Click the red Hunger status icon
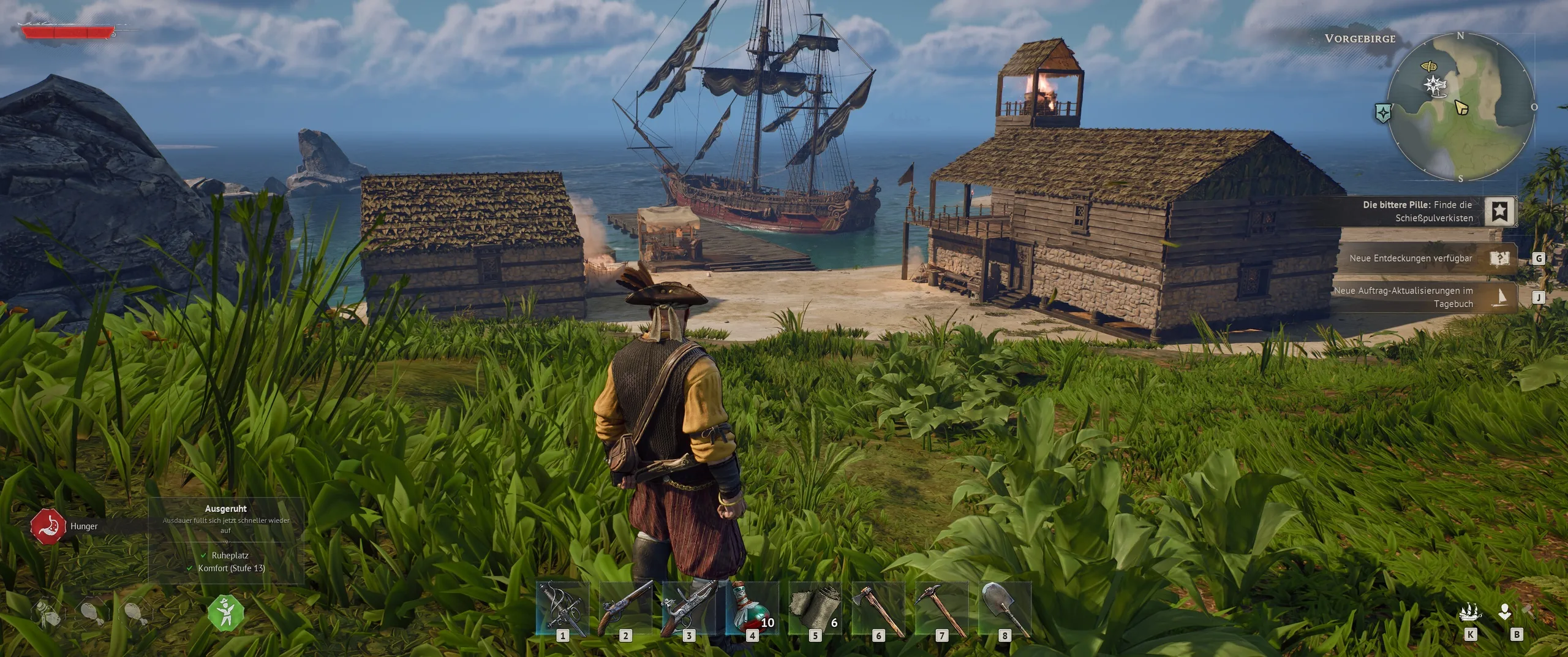The height and width of the screenshot is (657, 1568). point(48,526)
